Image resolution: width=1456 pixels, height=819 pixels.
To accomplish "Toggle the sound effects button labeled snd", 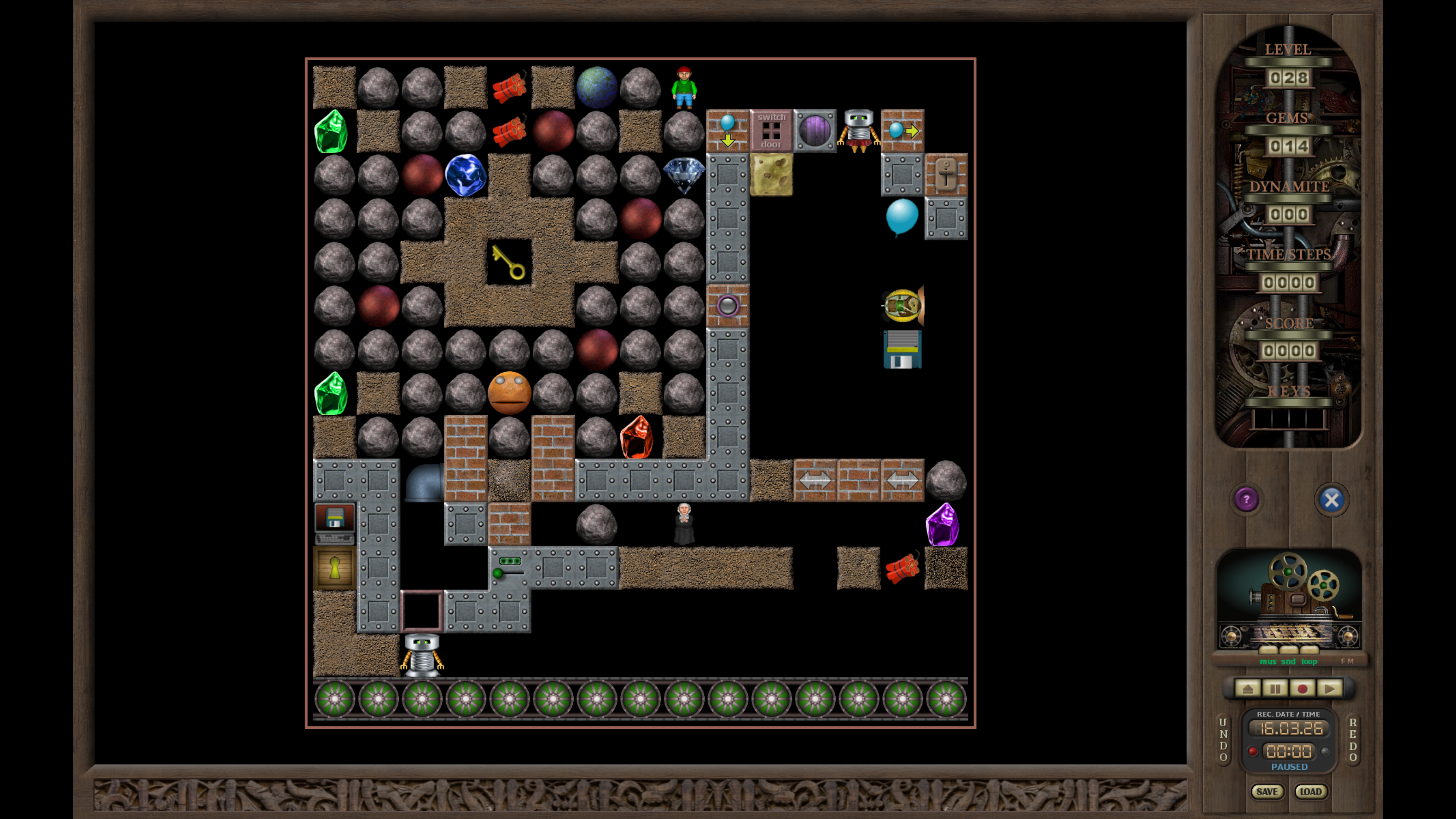I will coord(1288,661).
